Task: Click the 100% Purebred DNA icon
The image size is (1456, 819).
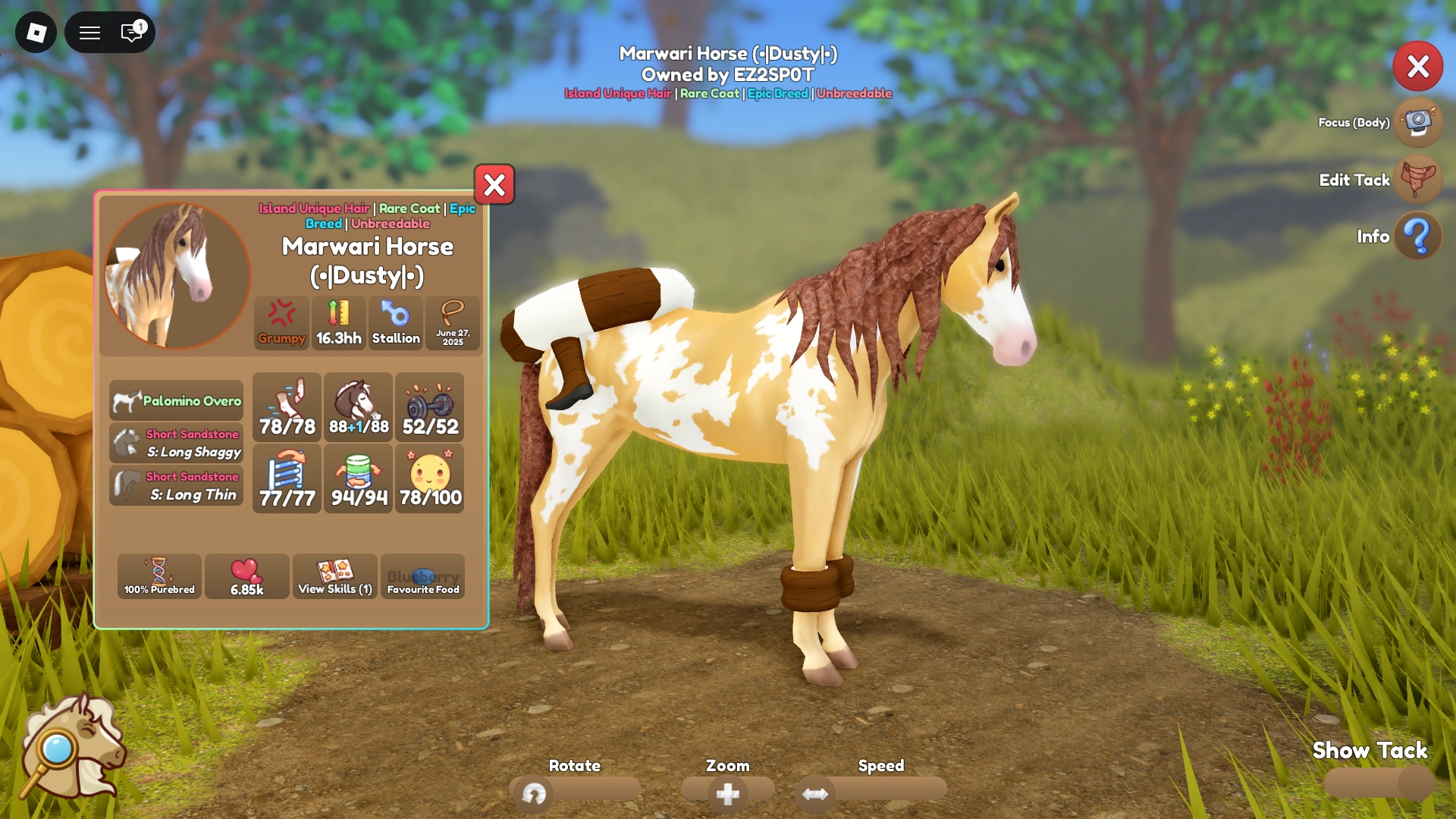Action: [x=158, y=576]
